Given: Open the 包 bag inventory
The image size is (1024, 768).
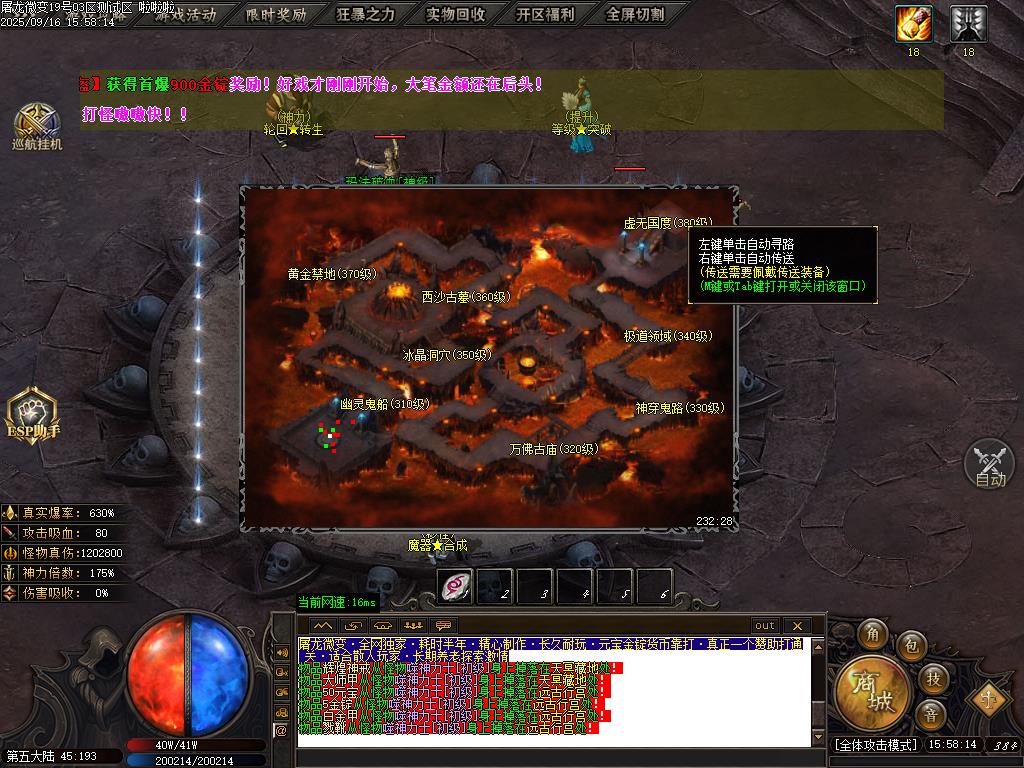Looking at the screenshot, I should pyautogui.click(x=910, y=646).
